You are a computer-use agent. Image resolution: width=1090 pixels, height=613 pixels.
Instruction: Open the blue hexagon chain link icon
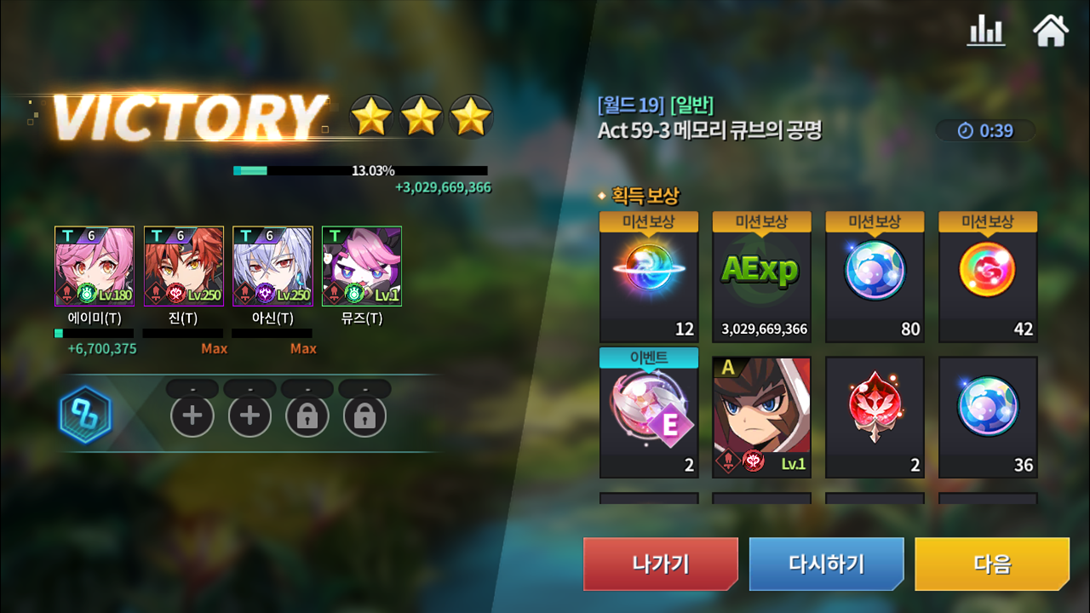click(x=85, y=415)
